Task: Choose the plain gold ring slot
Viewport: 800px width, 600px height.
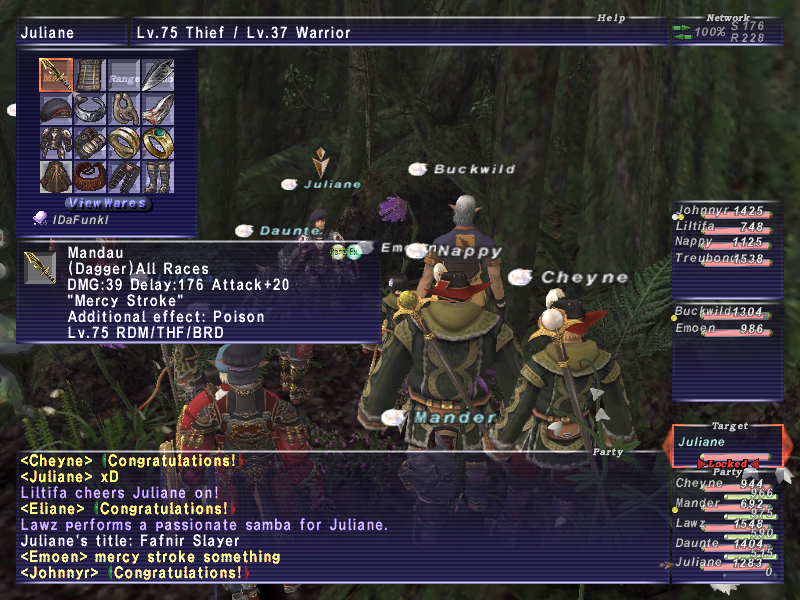Action: [124, 143]
